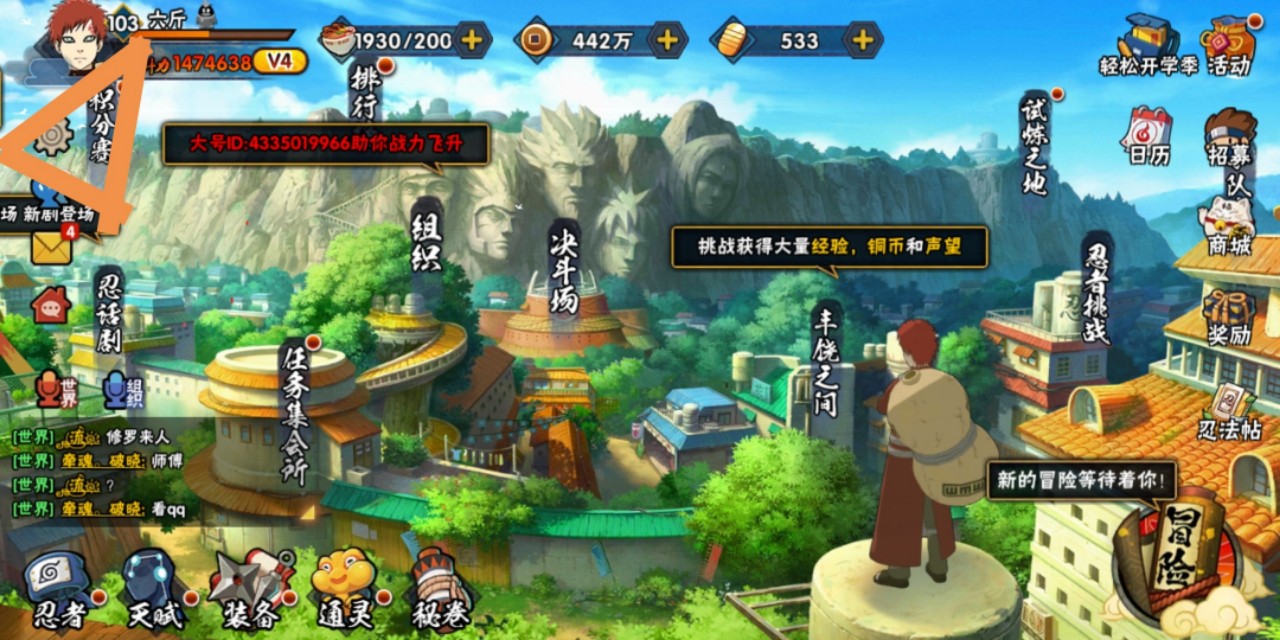Open the 忍法帖 ninja pass

pos(1229,410)
